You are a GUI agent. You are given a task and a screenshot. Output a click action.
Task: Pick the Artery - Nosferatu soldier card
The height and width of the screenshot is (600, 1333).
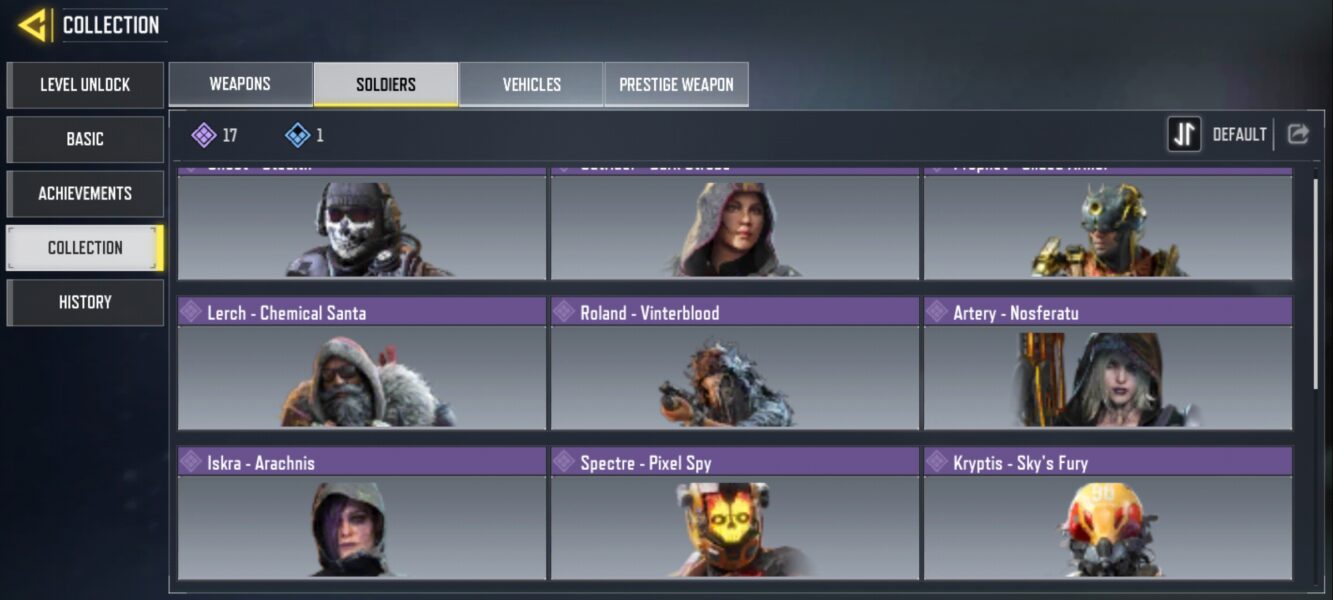tap(1108, 363)
